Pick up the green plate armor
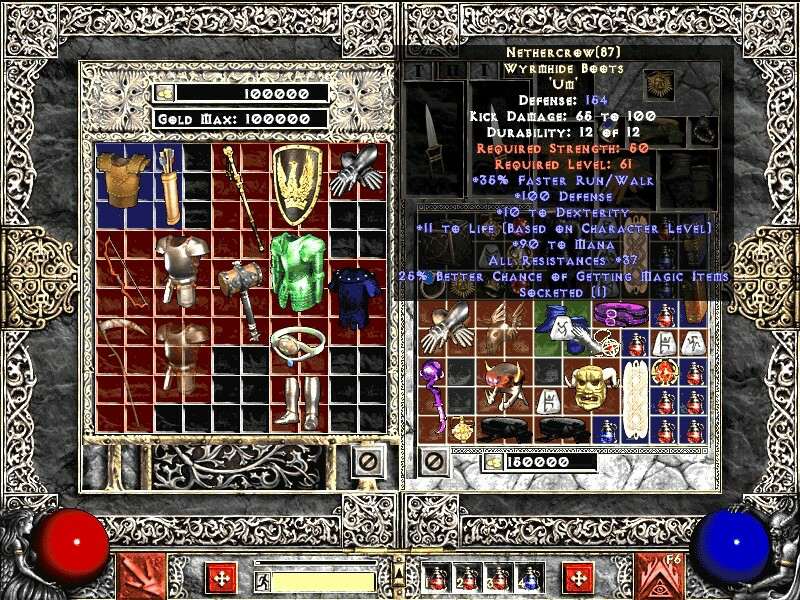 click(294, 271)
